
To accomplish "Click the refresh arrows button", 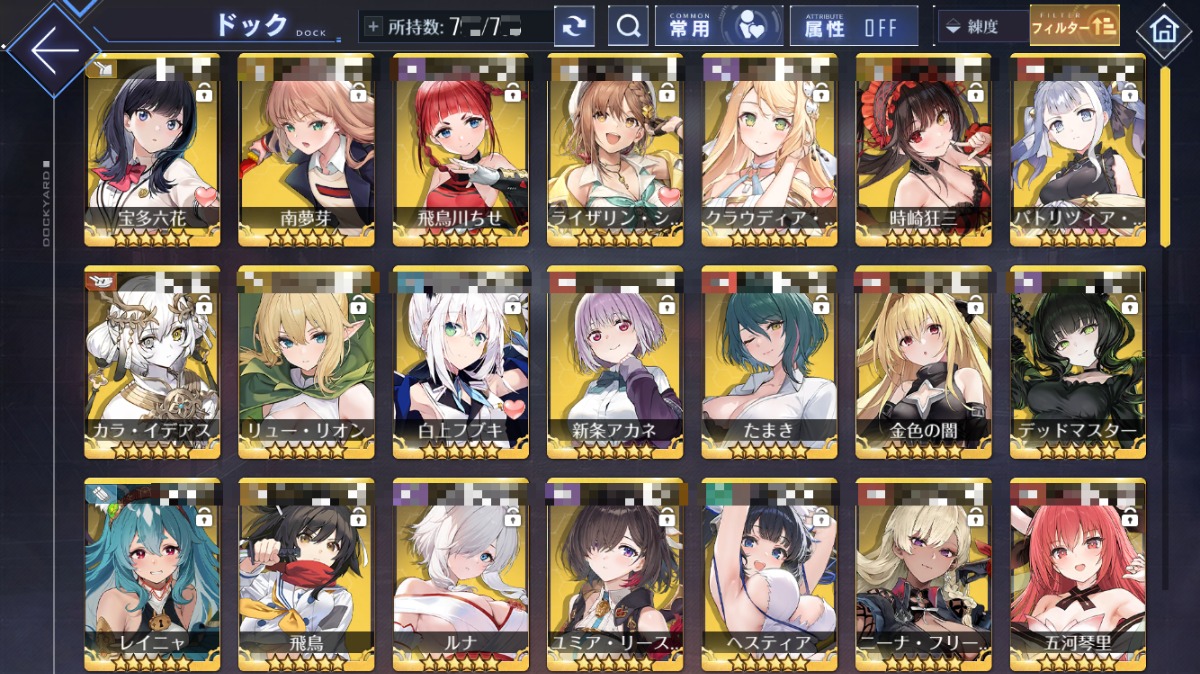I will [574, 27].
